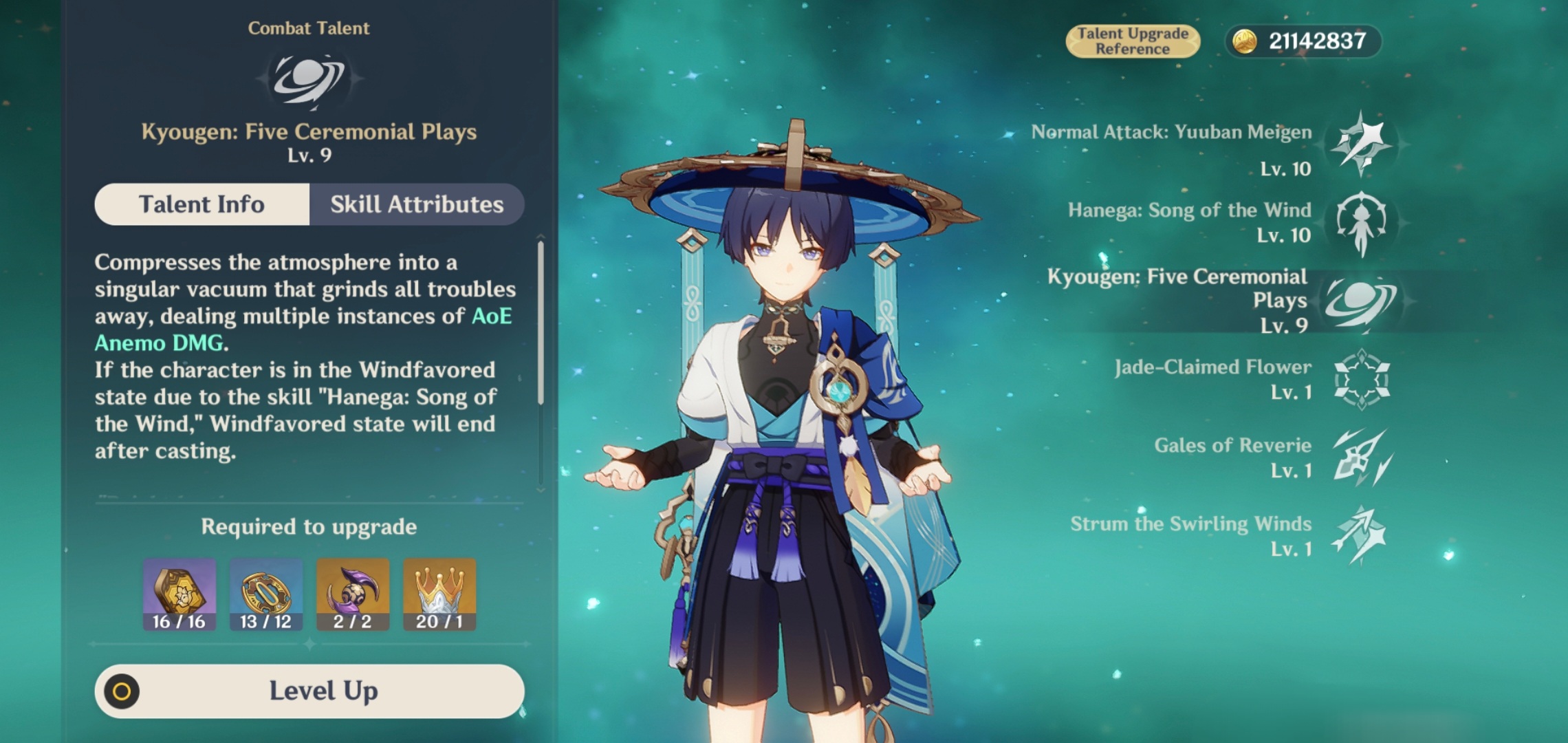1568x743 pixels.
Task: Switch to the Talent Info tab
Action: (x=201, y=204)
